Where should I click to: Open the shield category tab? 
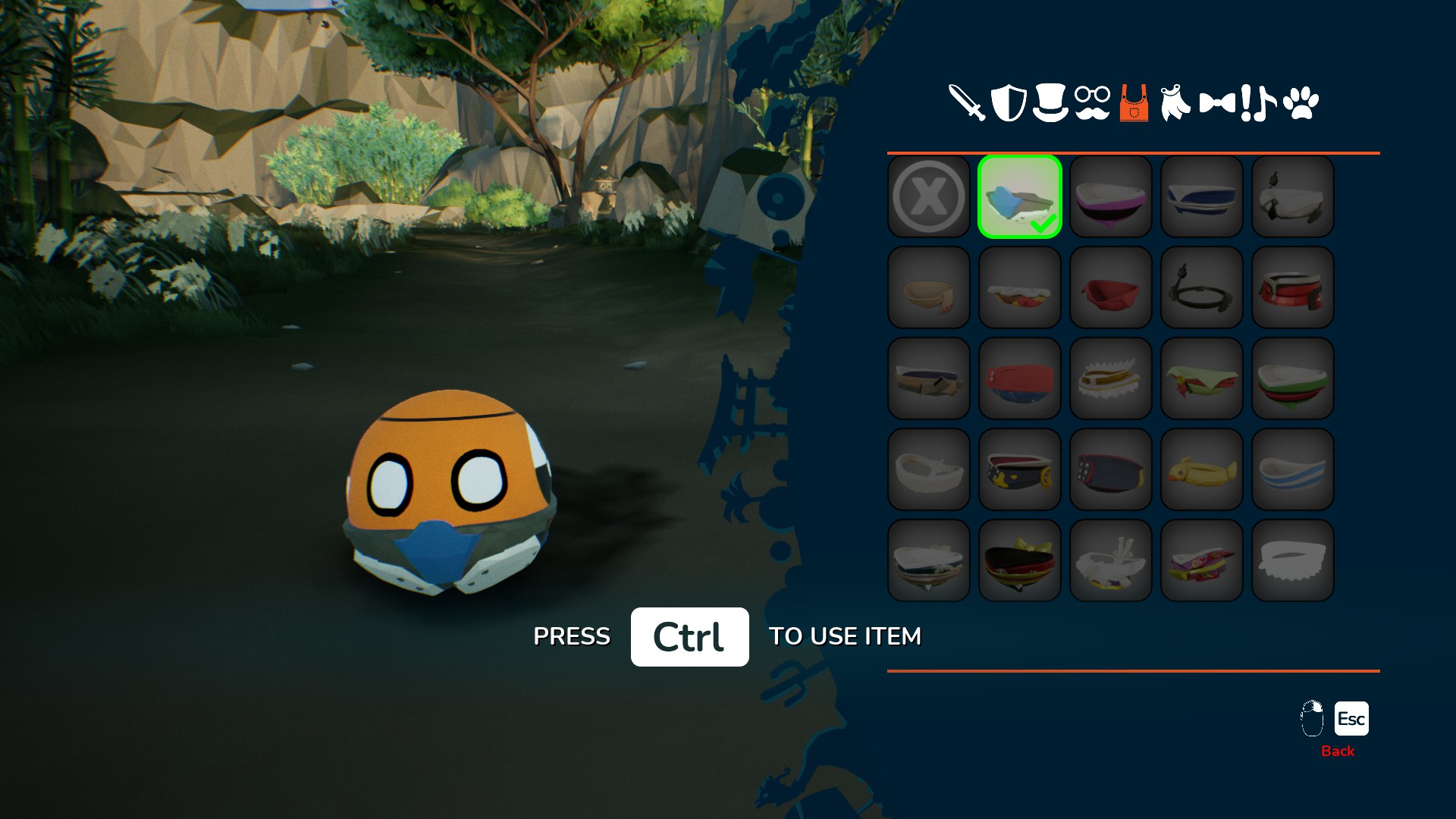[1009, 102]
